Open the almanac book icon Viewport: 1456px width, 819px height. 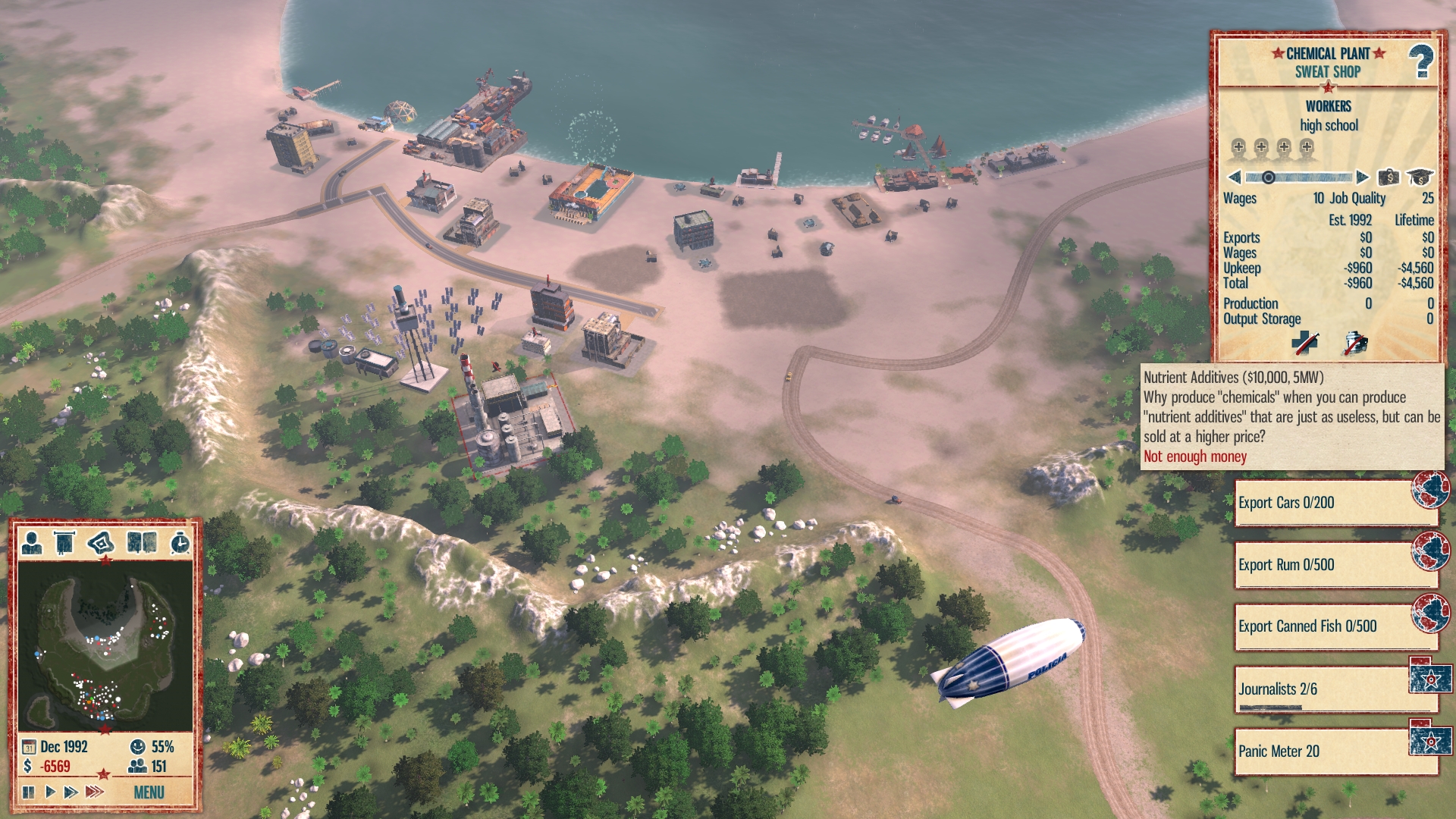coord(141,543)
